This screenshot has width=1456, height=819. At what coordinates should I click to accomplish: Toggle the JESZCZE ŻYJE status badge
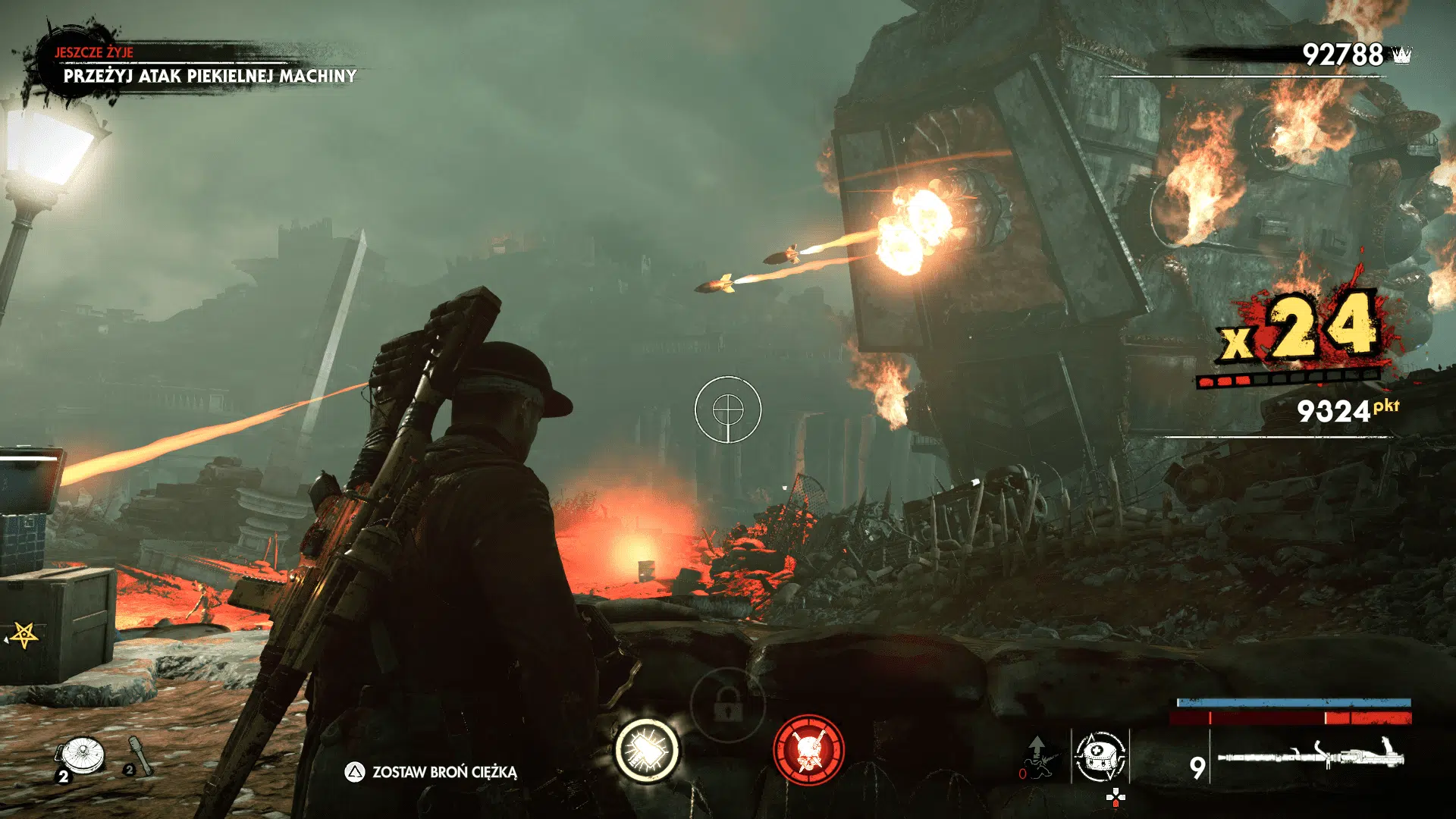[94, 53]
